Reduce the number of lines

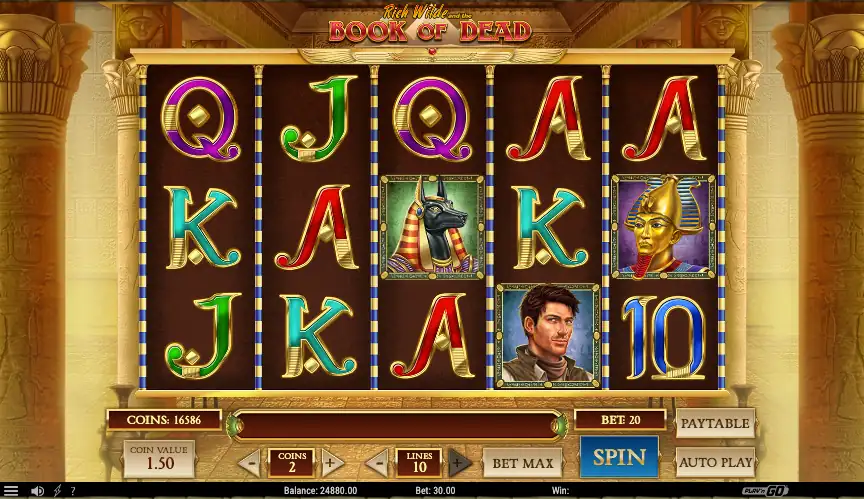pyautogui.click(x=378, y=463)
